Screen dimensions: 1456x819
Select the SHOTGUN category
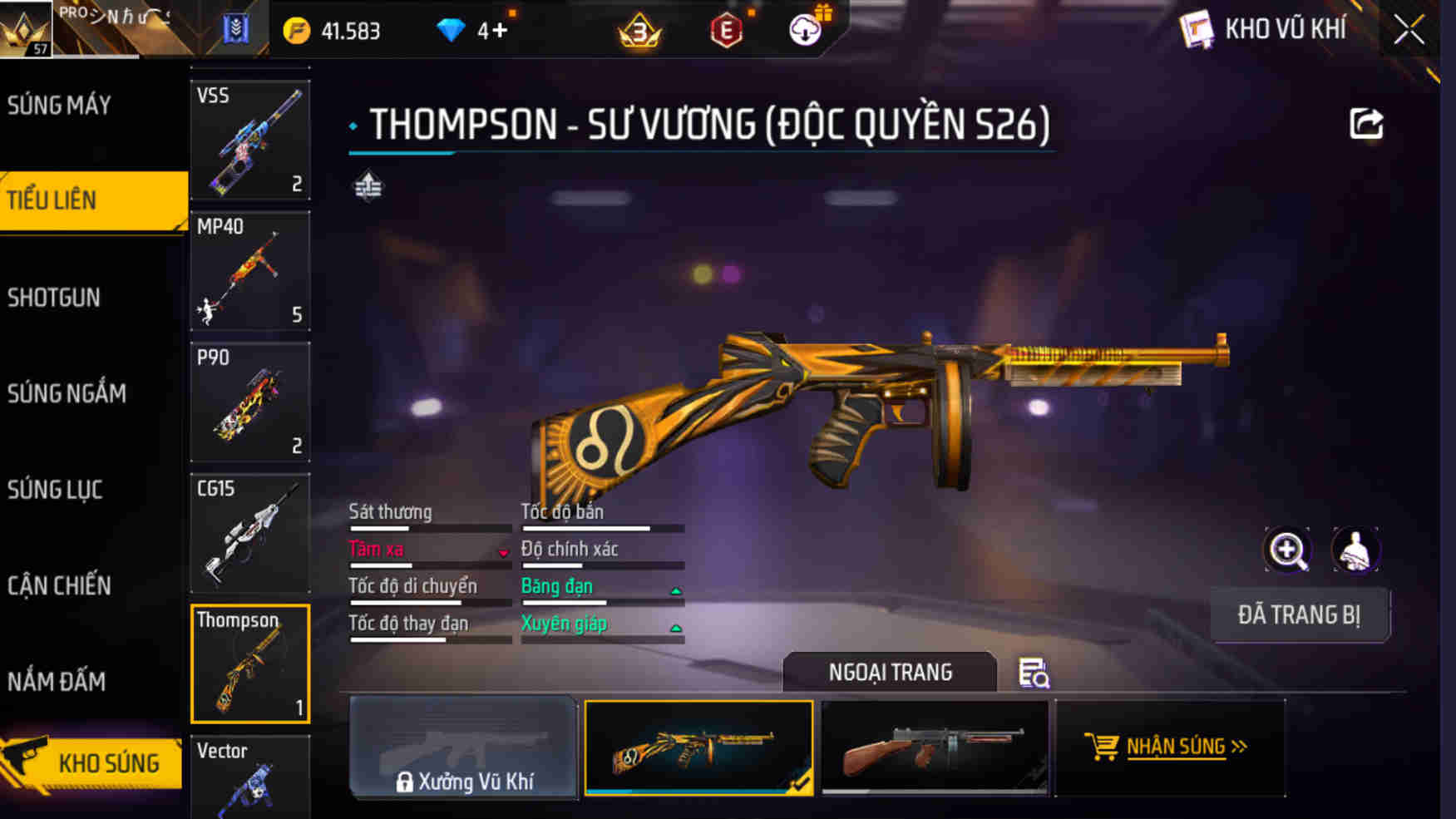click(54, 297)
